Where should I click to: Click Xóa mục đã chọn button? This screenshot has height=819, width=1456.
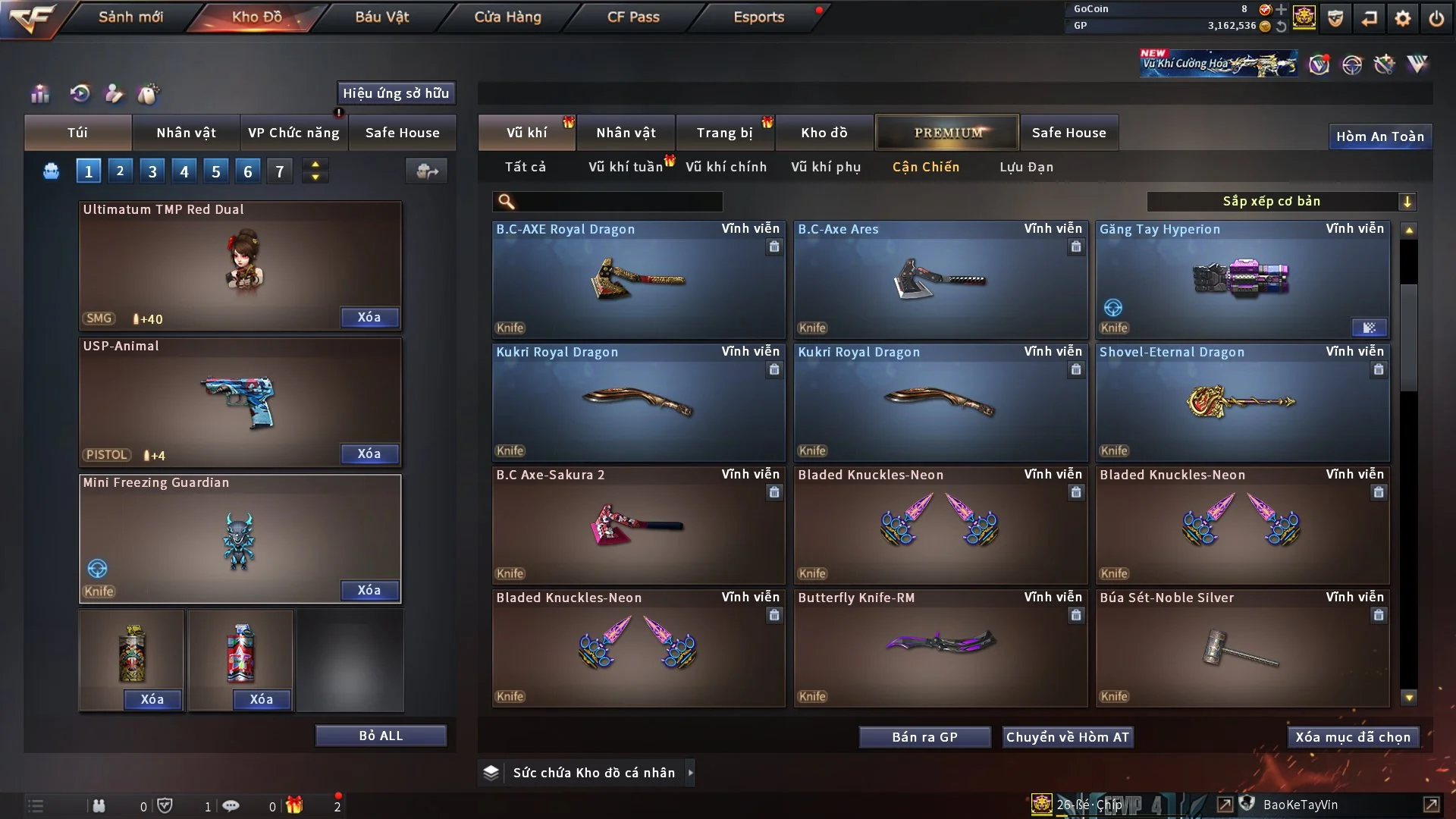tap(1353, 737)
